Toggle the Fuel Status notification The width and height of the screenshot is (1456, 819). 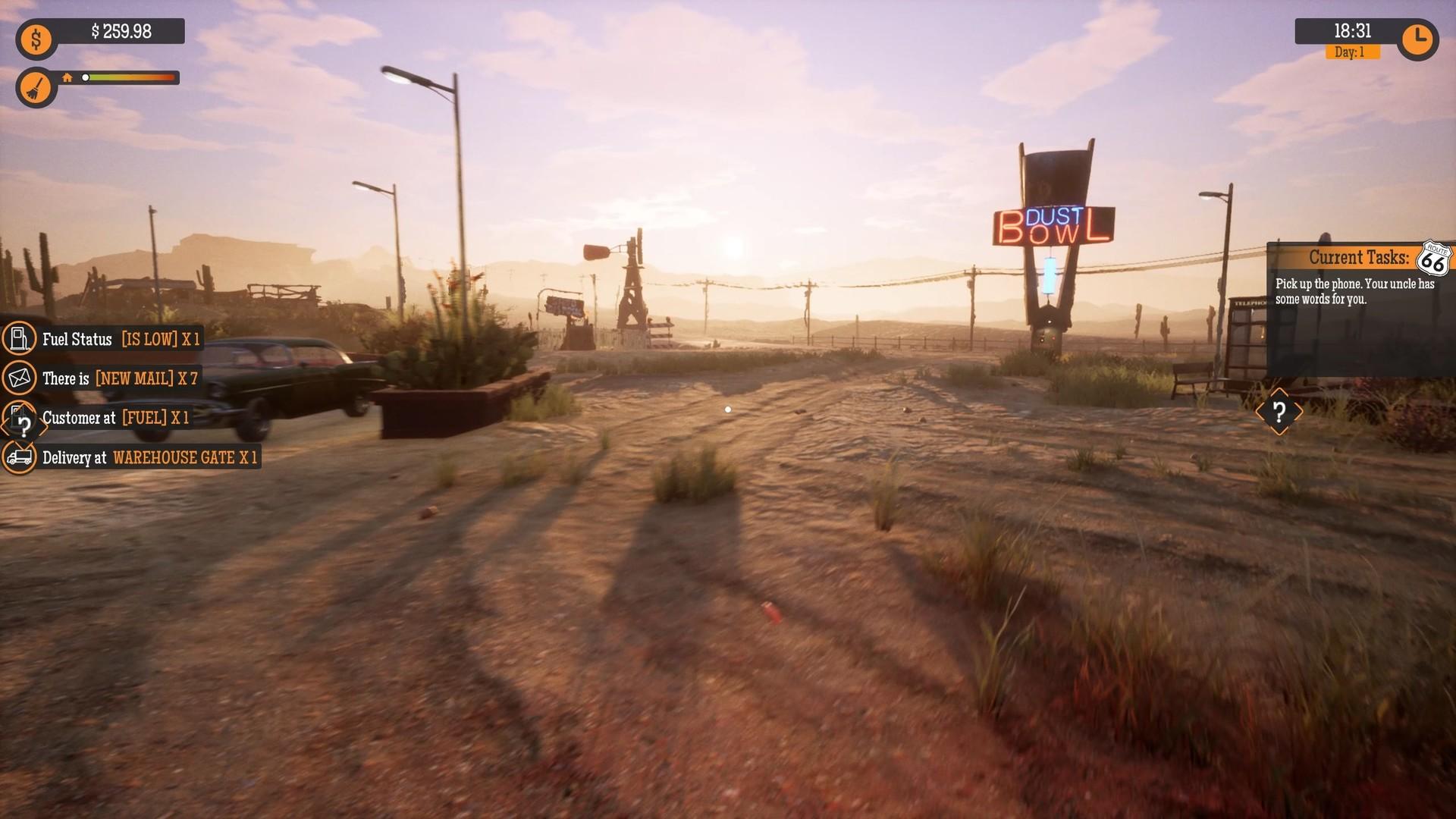[x=121, y=340]
